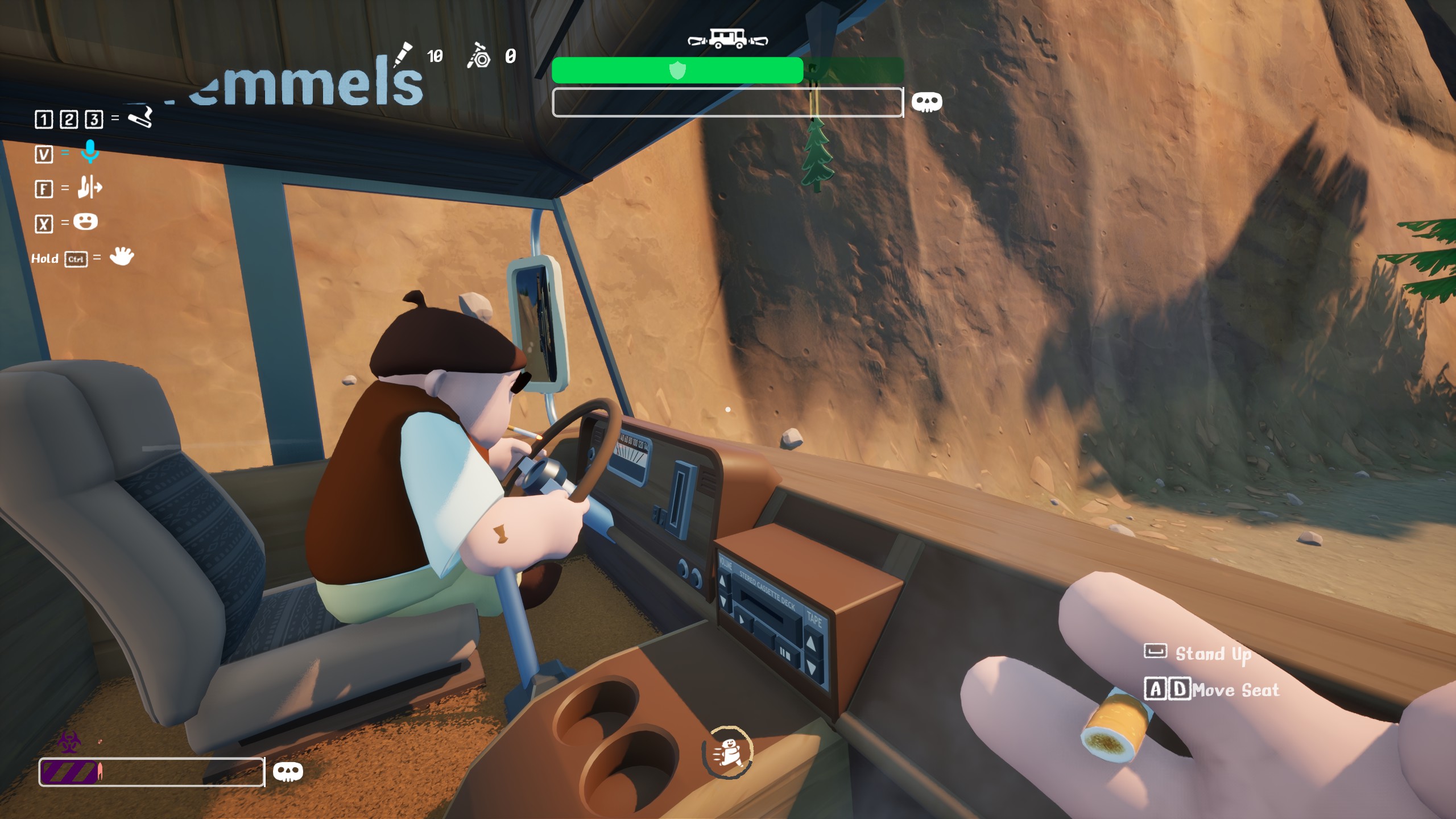Toggle the blue microphone voice icon
Screen dimensions: 1456x819
tap(90, 152)
